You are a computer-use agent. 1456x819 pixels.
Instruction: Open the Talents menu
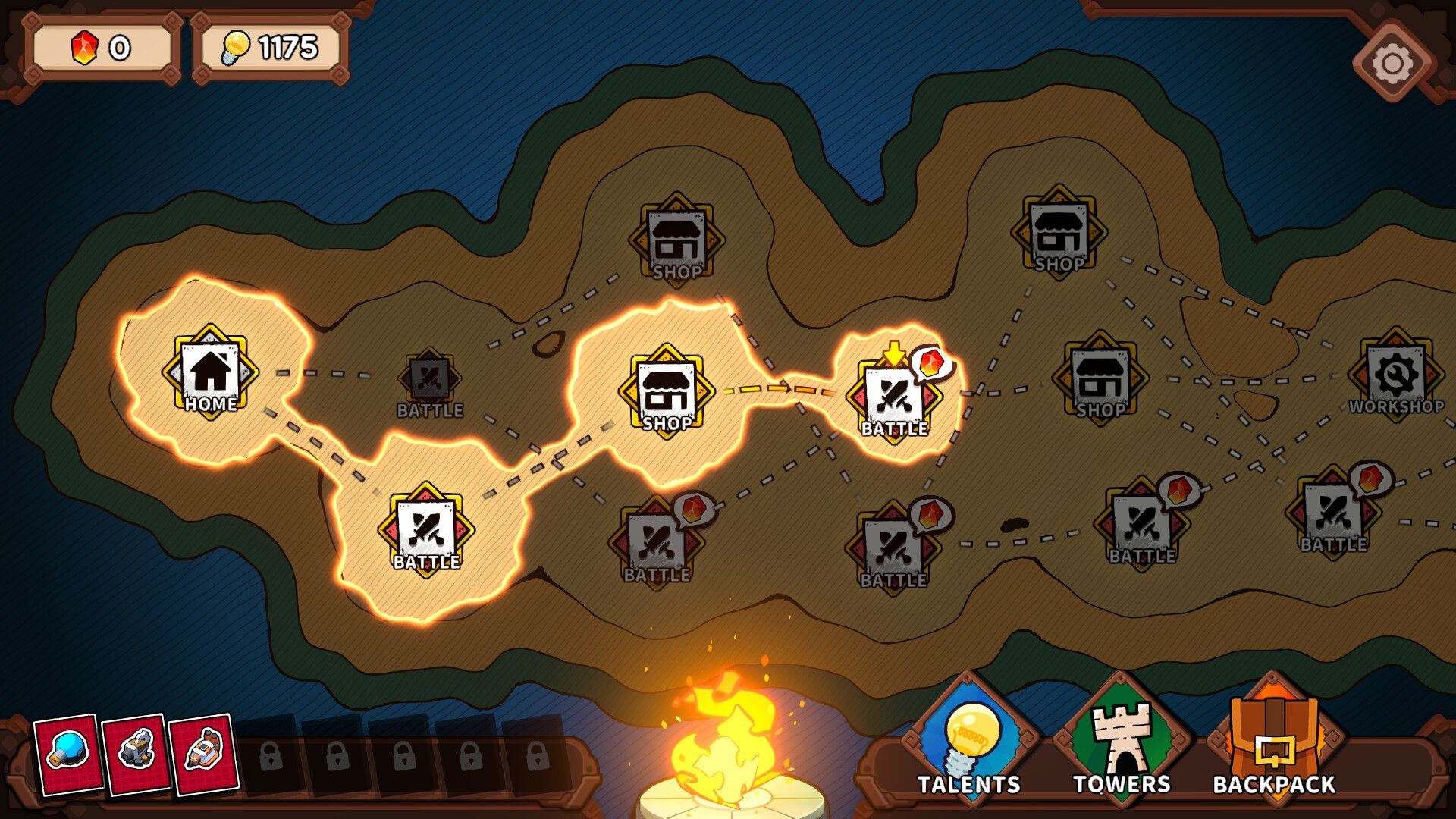point(969,739)
